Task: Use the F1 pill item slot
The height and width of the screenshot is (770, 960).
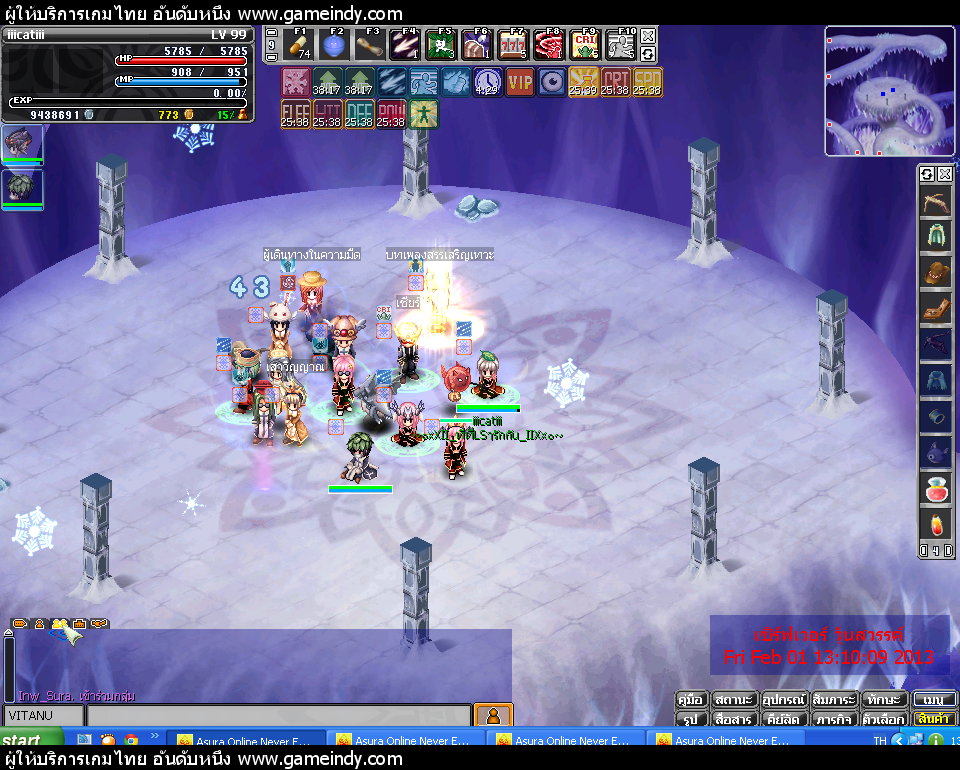Action: coord(298,46)
